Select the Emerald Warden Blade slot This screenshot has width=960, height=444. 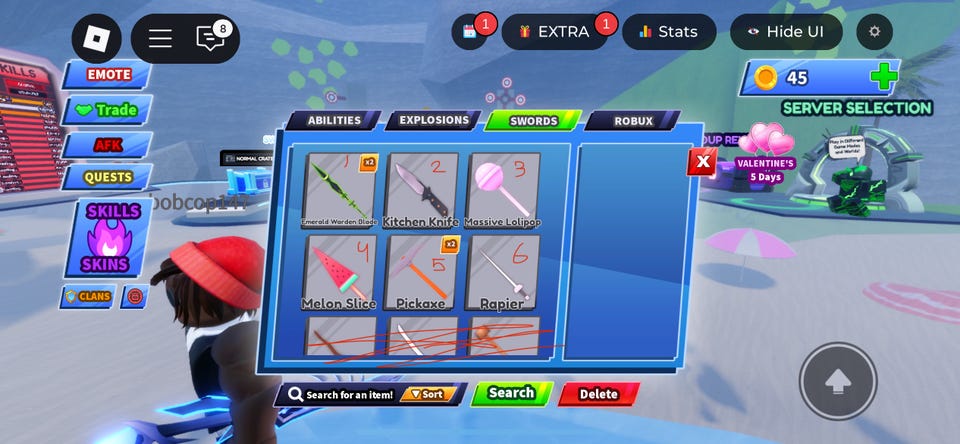tap(340, 190)
